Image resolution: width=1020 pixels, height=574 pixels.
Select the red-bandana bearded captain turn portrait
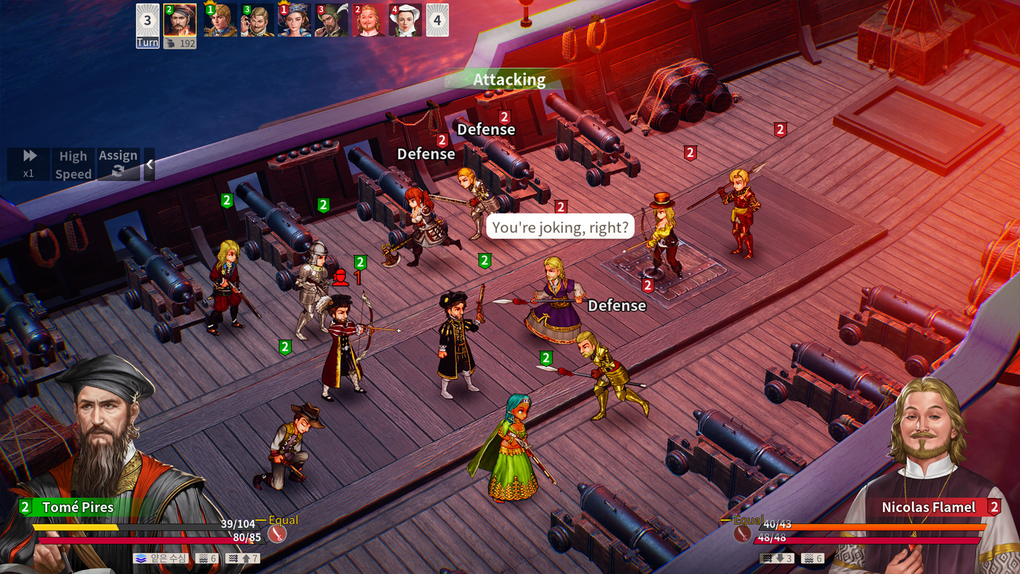click(180, 20)
